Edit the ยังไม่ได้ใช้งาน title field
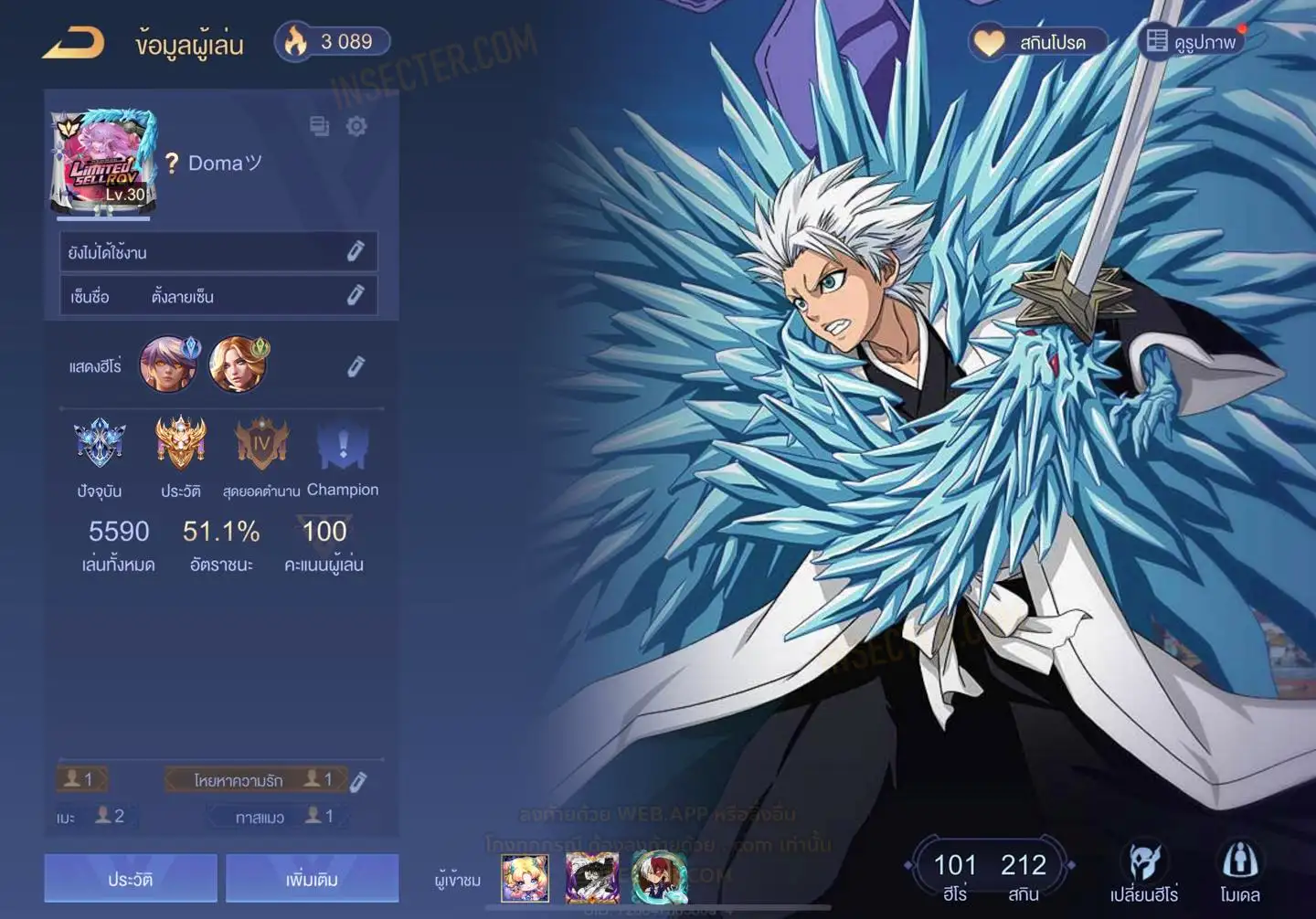This screenshot has width=1316, height=919. coord(356,252)
